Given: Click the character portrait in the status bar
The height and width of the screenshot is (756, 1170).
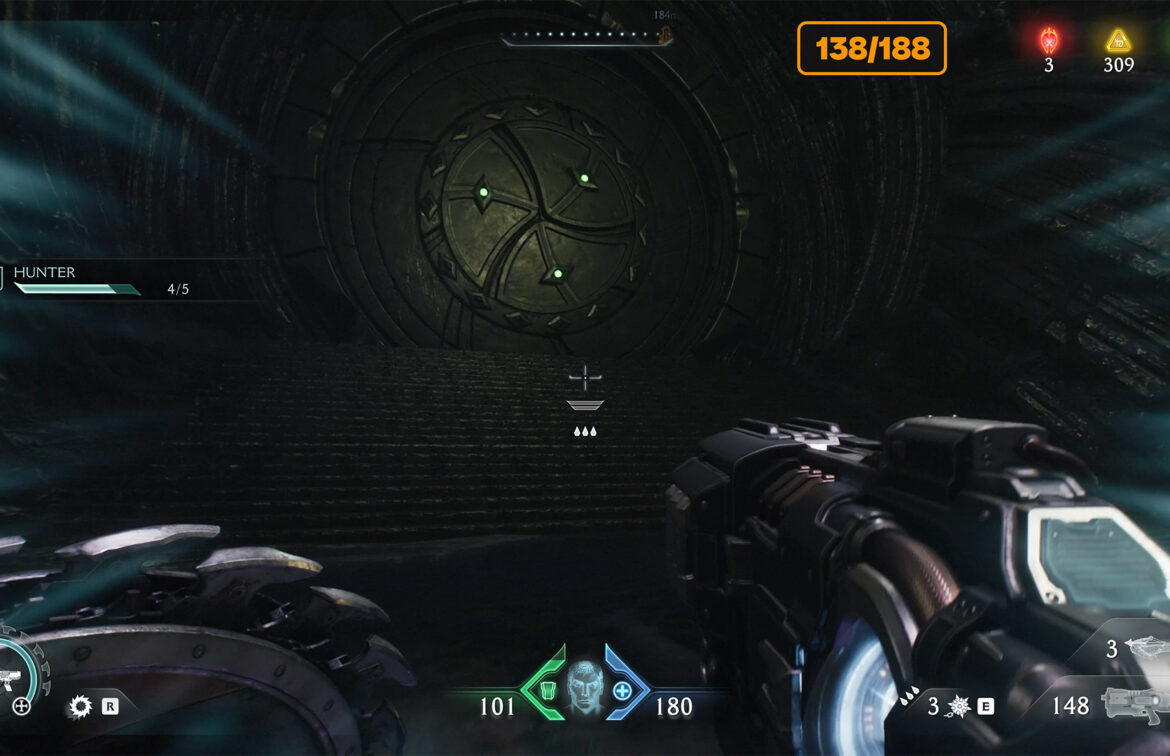Looking at the screenshot, I should tap(585, 687).
